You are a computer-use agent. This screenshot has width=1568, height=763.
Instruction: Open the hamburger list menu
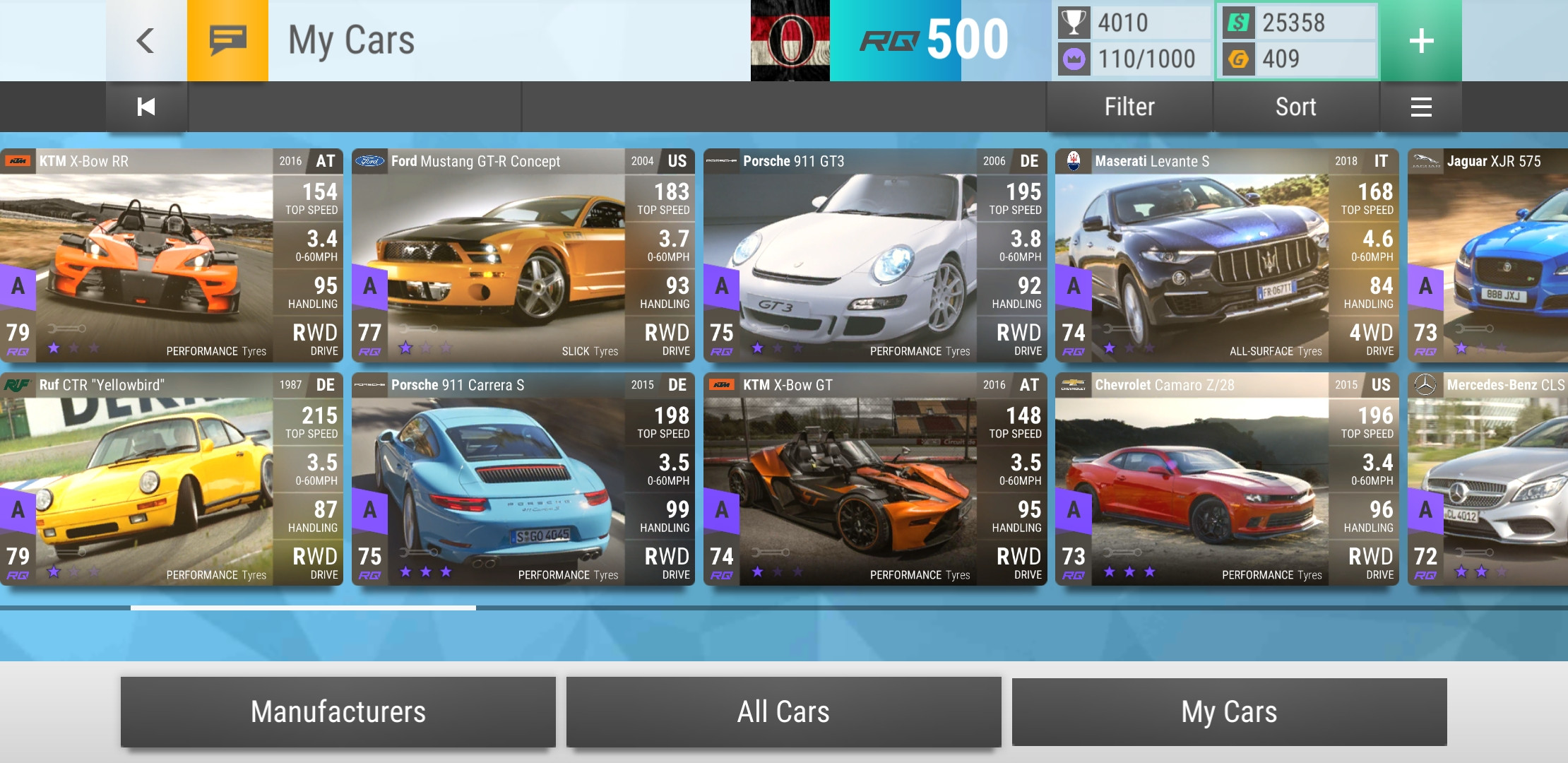(1421, 107)
